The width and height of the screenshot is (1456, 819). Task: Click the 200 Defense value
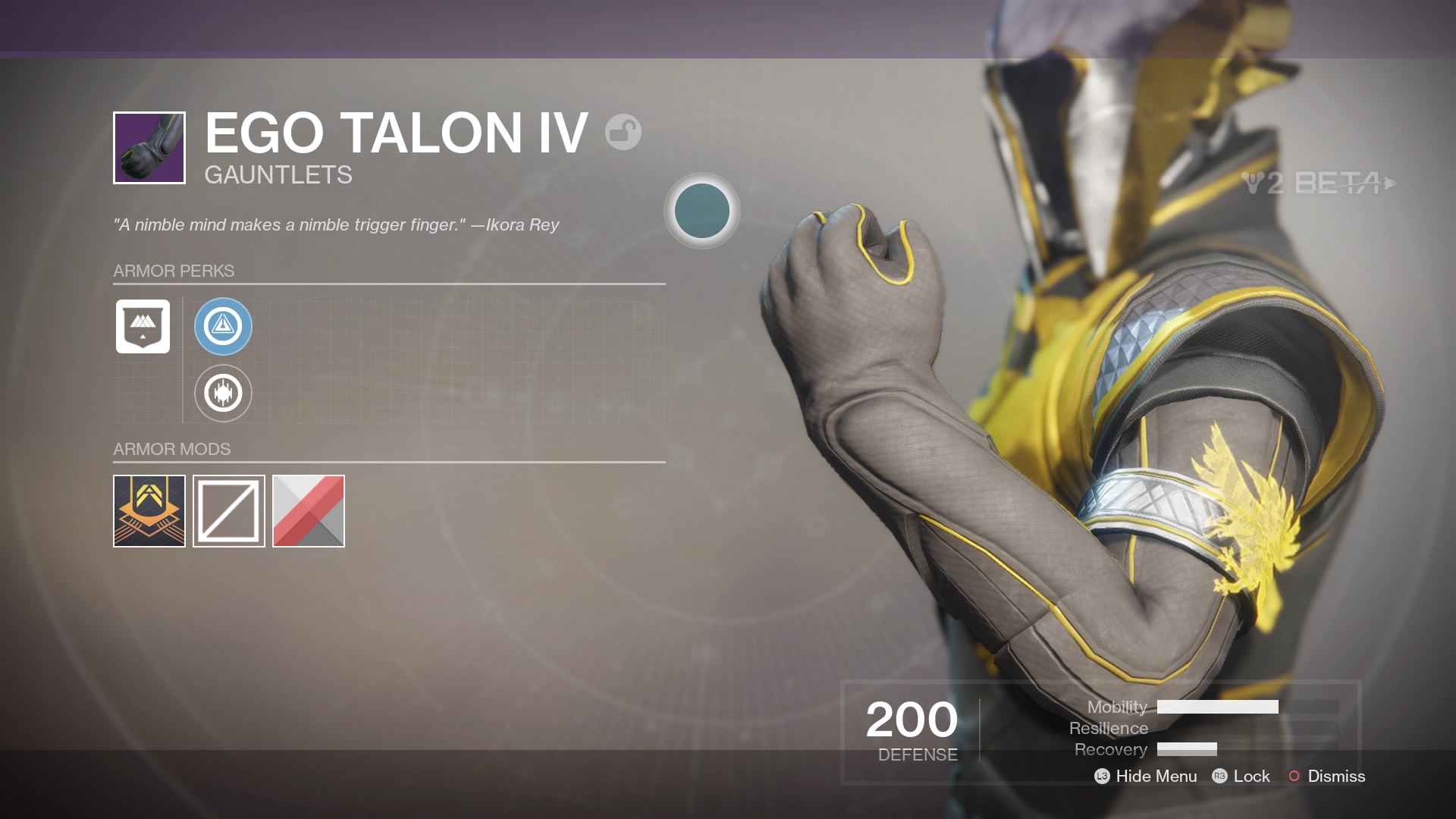click(x=910, y=719)
